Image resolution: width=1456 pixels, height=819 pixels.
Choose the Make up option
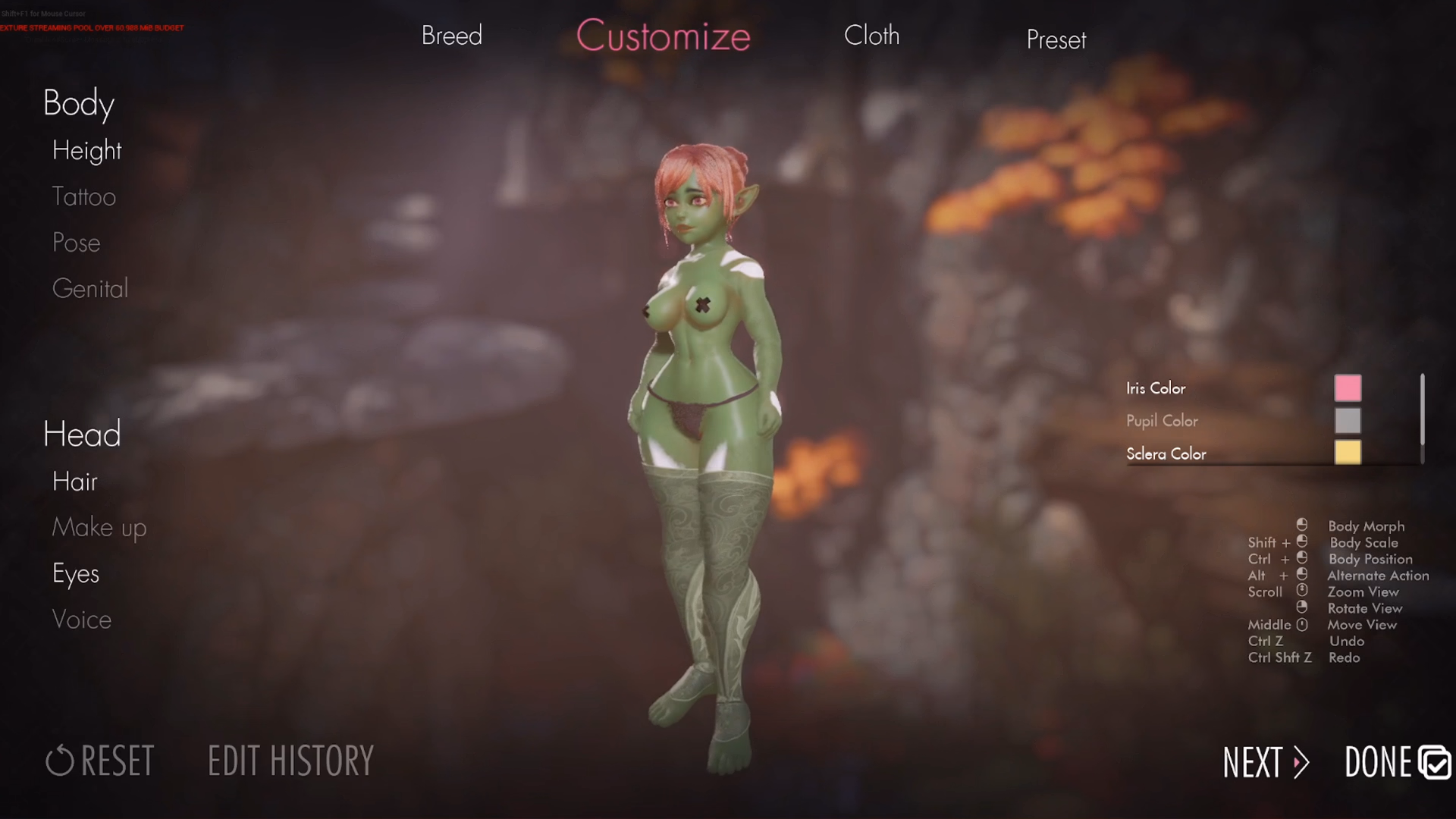point(99,528)
